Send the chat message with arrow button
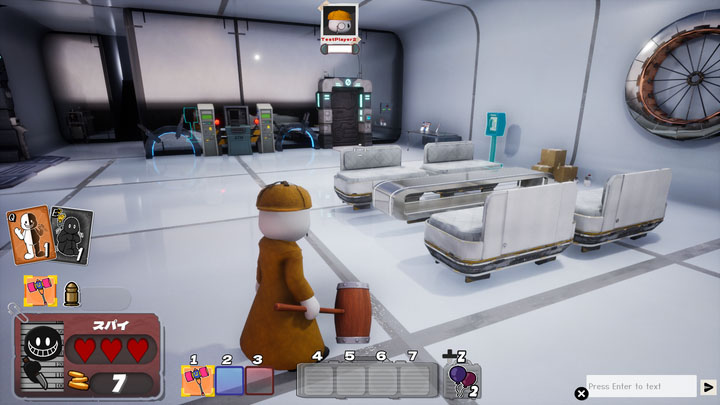The image size is (720, 405). tap(708, 386)
